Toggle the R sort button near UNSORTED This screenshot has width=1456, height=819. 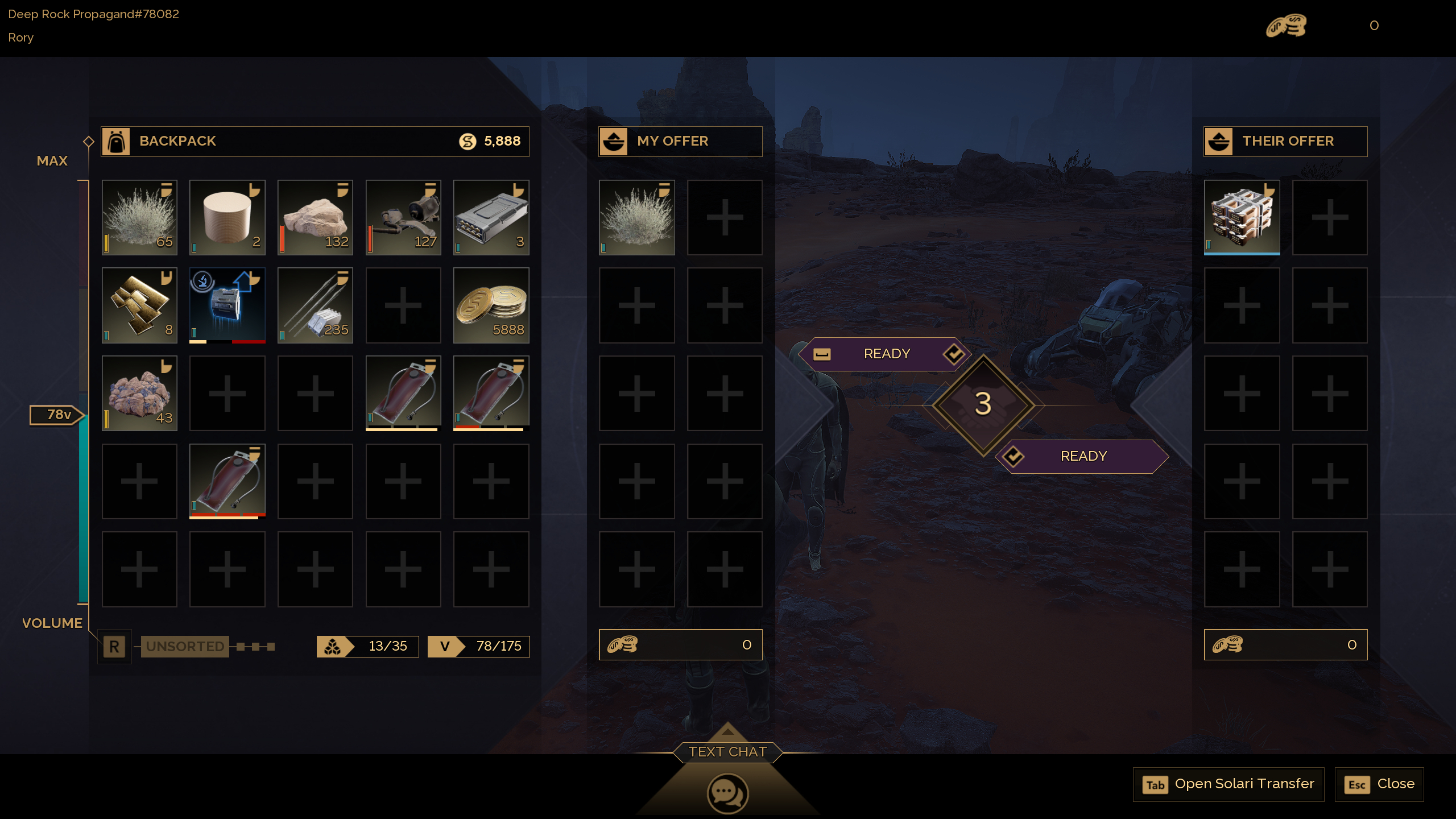pos(114,646)
